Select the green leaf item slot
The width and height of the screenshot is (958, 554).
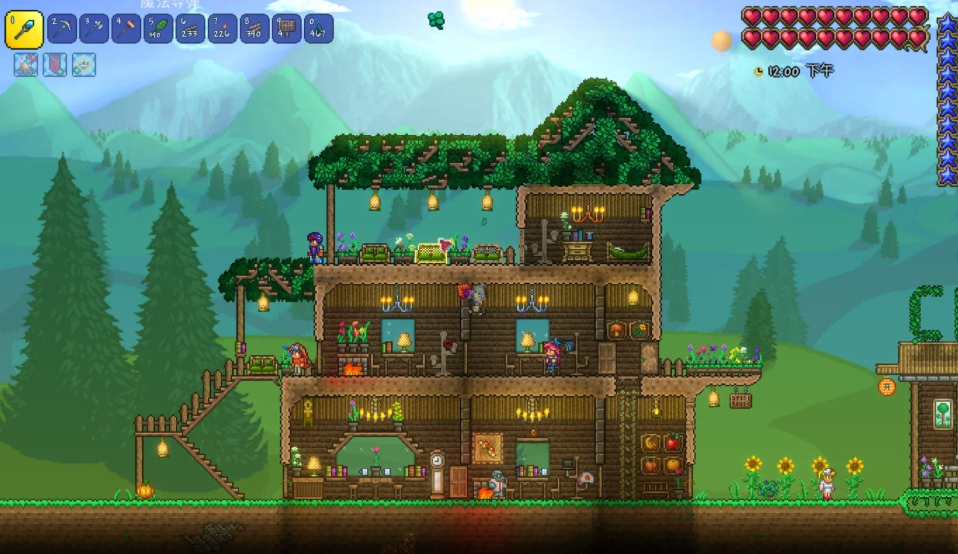click(x=158, y=29)
